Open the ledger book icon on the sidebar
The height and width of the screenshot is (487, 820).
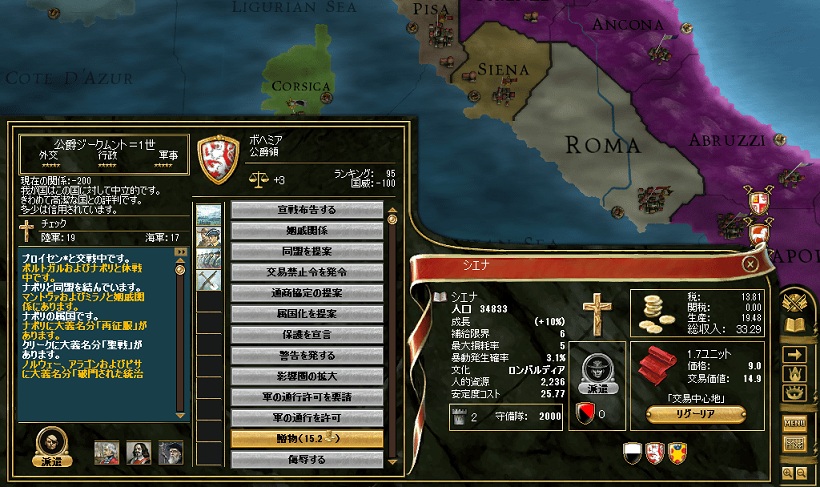[x=795, y=324]
